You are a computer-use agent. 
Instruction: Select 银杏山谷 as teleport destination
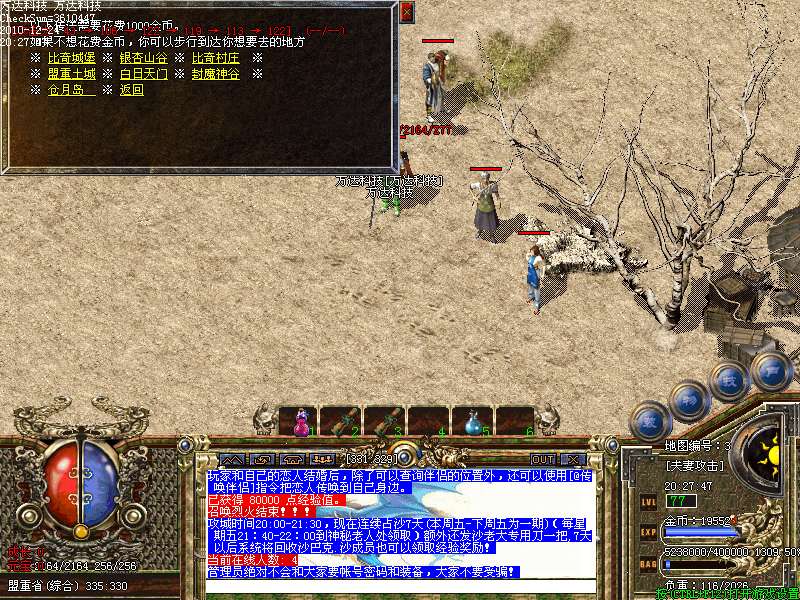point(144,58)
